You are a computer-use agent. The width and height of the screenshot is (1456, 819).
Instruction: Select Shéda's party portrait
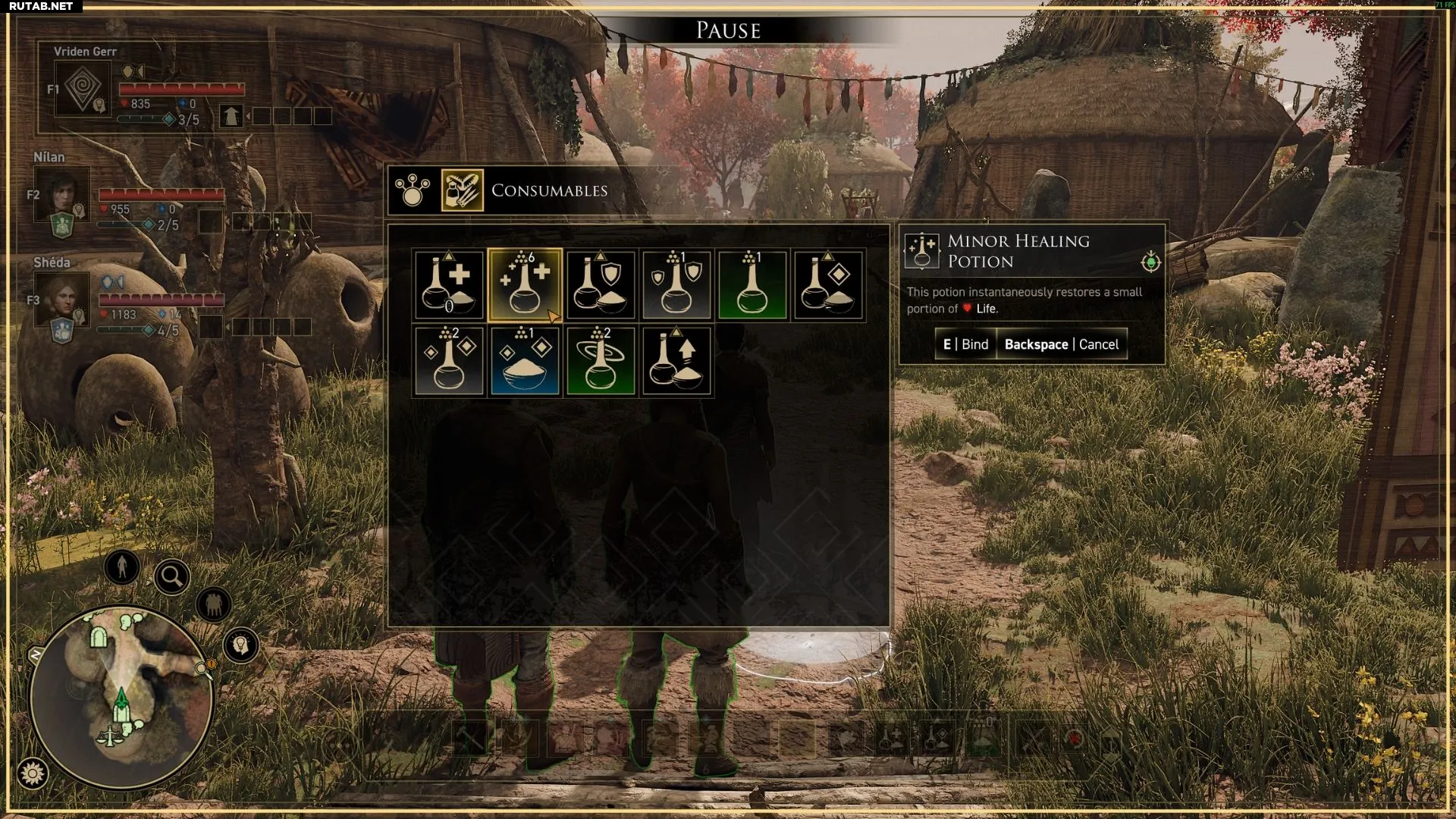click(62, 299)
